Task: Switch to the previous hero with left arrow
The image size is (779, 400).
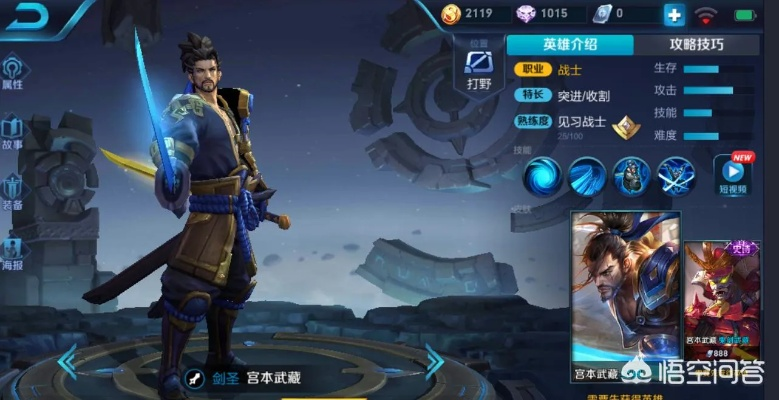Action: point(68,360)
